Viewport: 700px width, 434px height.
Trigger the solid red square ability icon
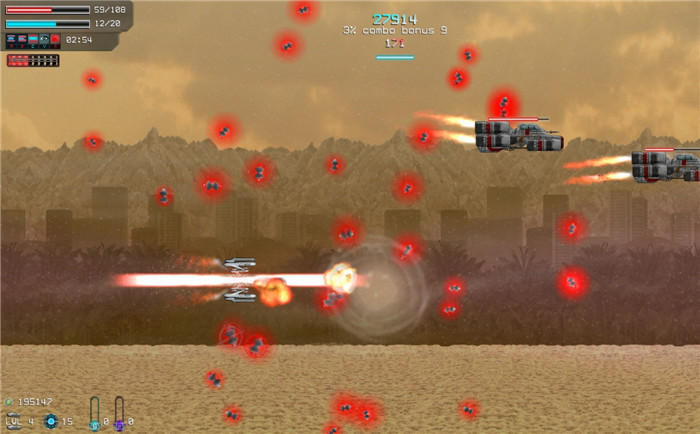(56, 40)
